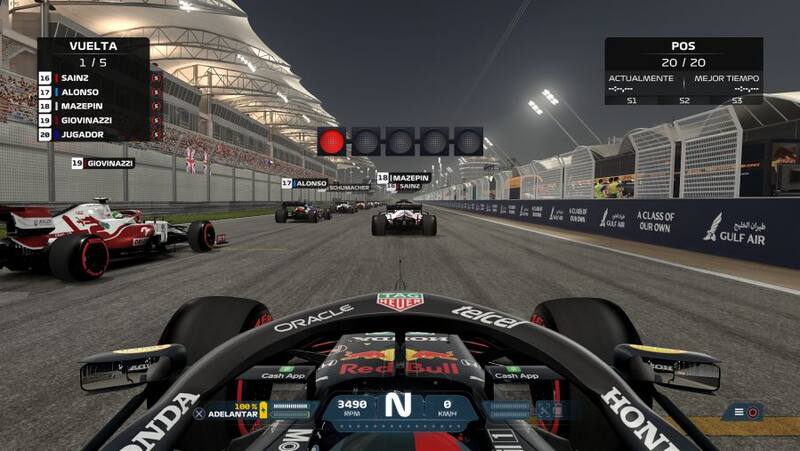Click the Schumacher driver tag above the car
This screenshot has height=451, width=800.
349,188
